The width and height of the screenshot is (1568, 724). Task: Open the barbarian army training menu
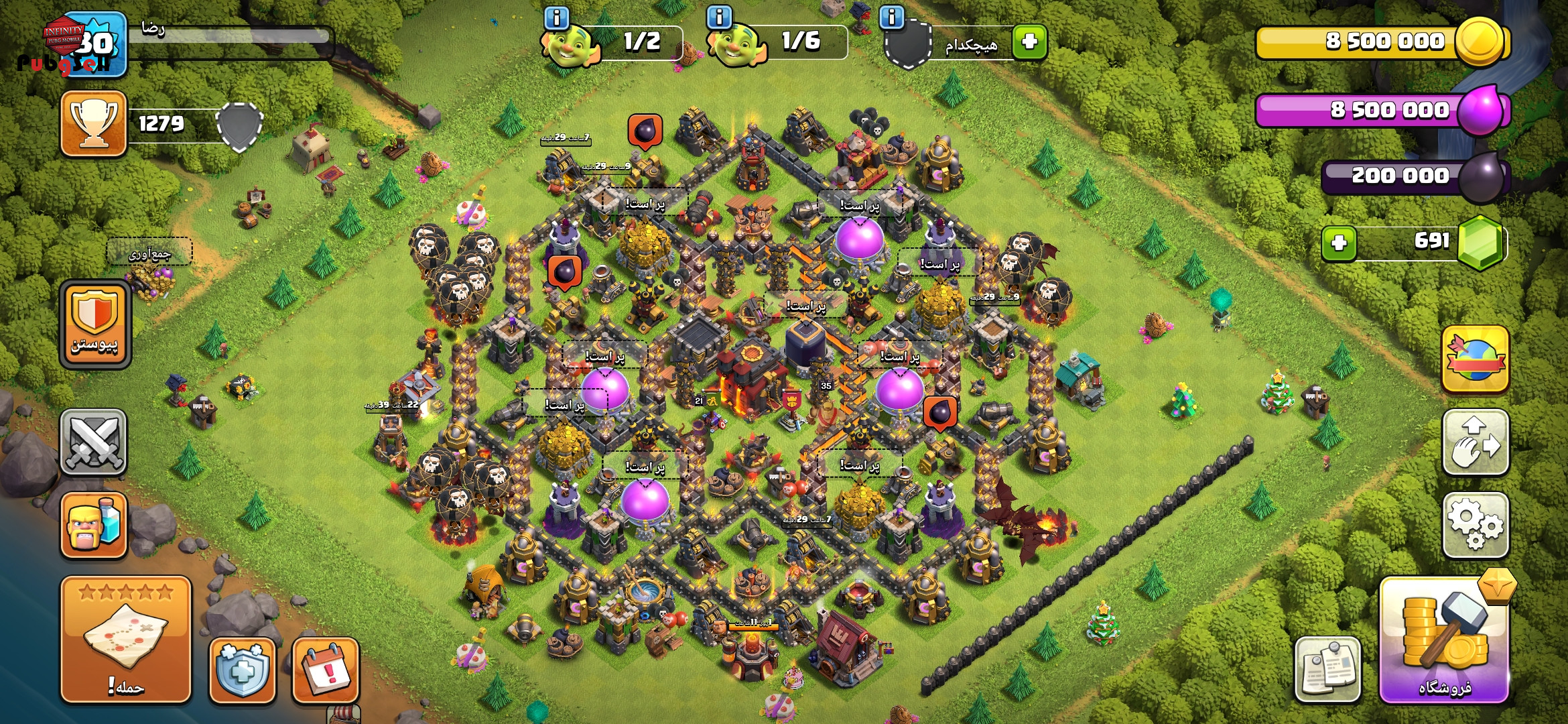tap(94, 525)
